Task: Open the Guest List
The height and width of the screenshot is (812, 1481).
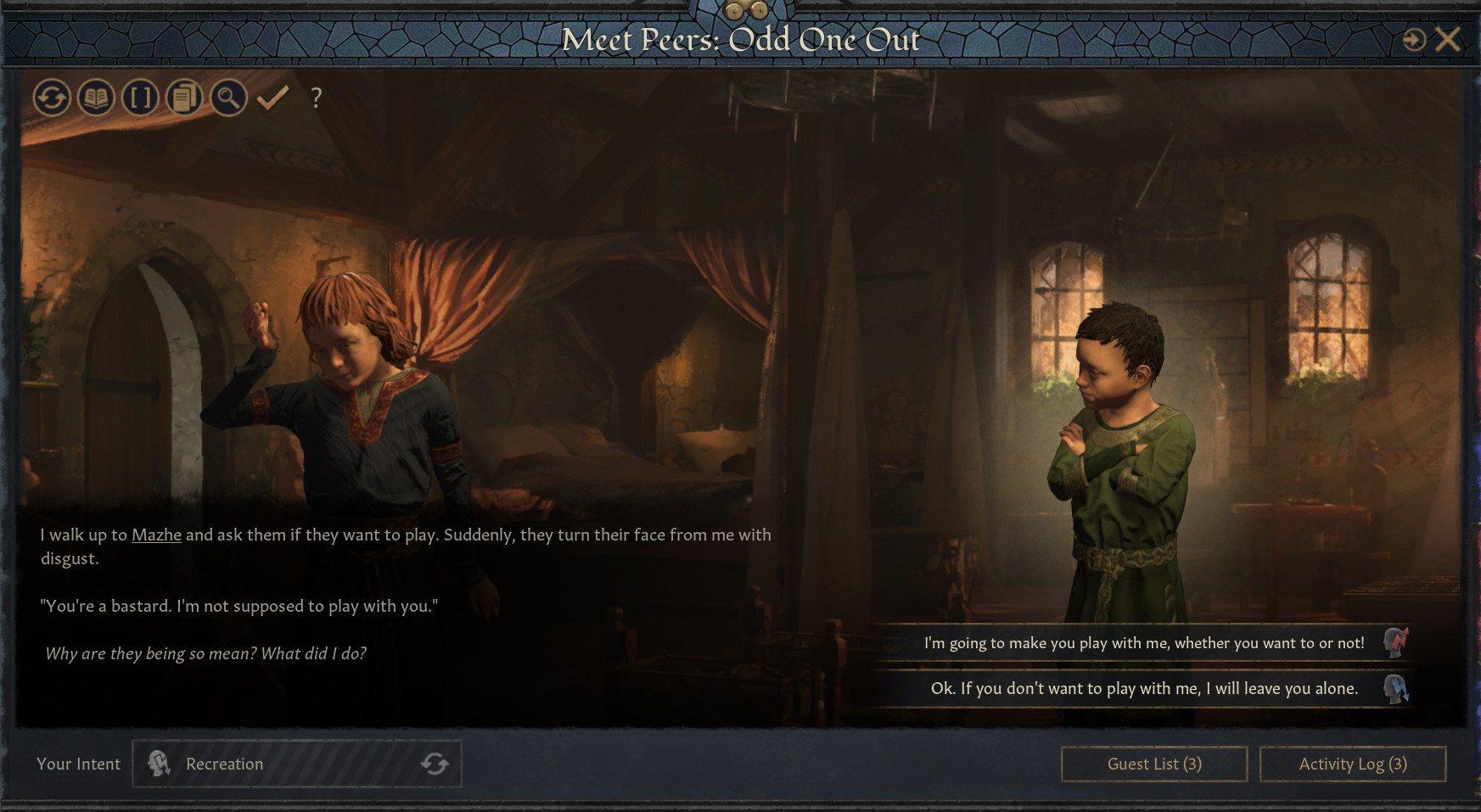Action: pos(1153,764)
